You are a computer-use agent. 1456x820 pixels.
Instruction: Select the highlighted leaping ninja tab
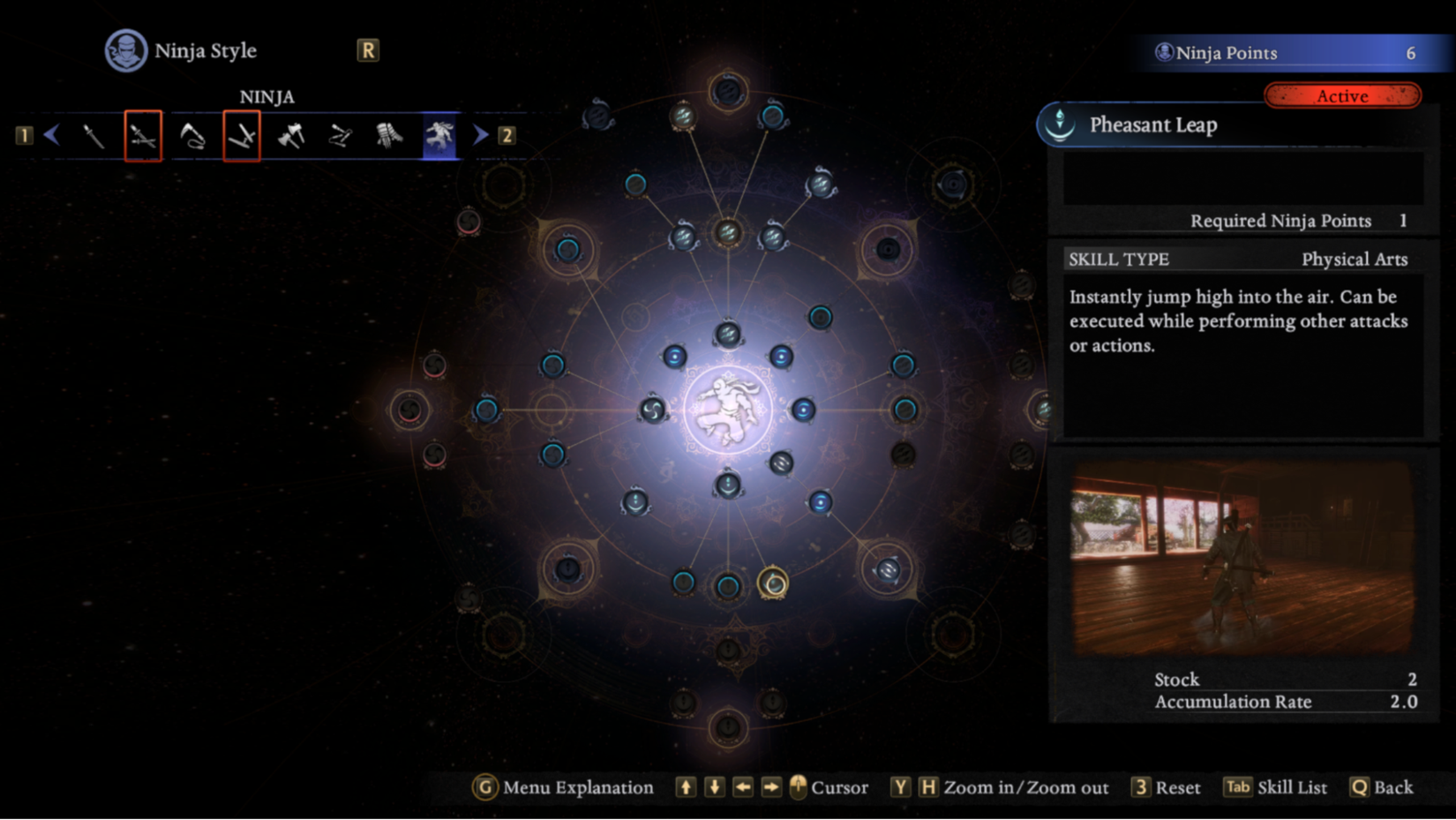pyautogui.click(x=439, y=136)
